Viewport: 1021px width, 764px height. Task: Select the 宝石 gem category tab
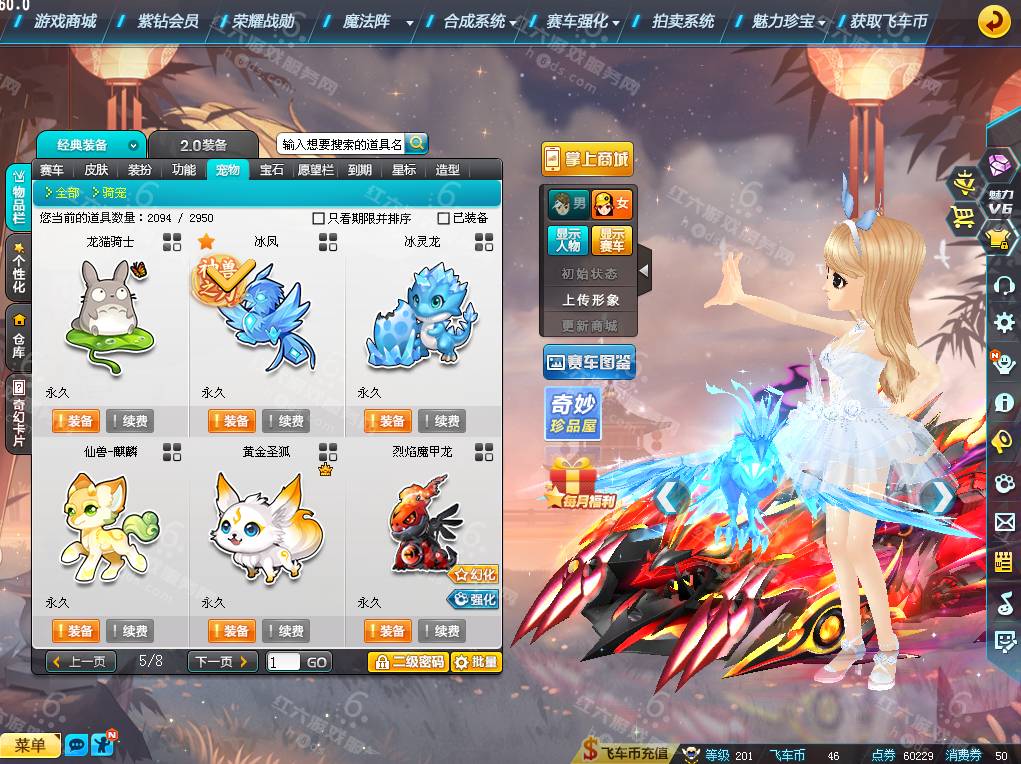click(x=272, y=170)
